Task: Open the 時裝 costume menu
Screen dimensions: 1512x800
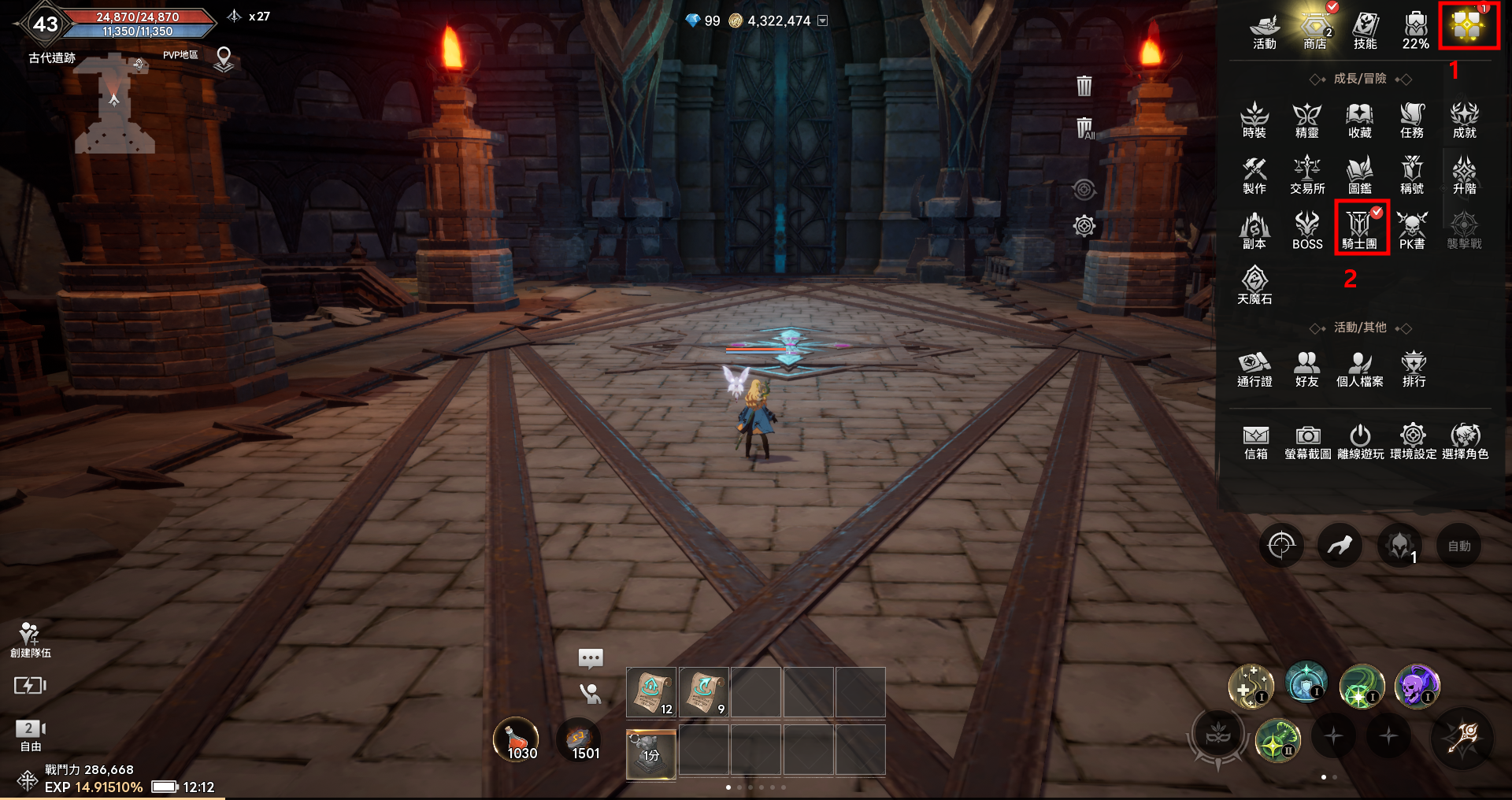Action: click(x=1254, y=120)
